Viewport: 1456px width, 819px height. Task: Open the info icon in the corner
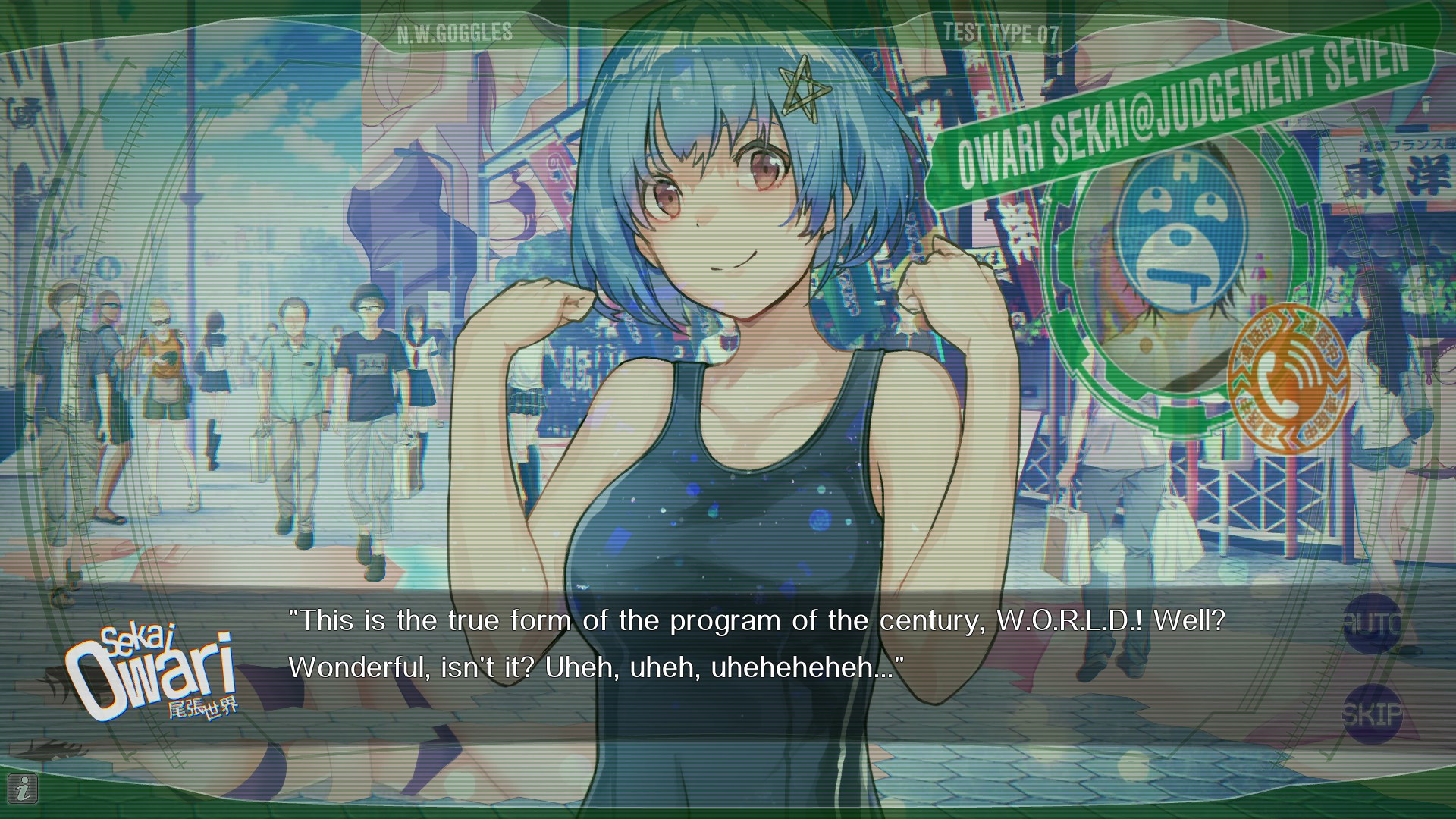(25, 789)
